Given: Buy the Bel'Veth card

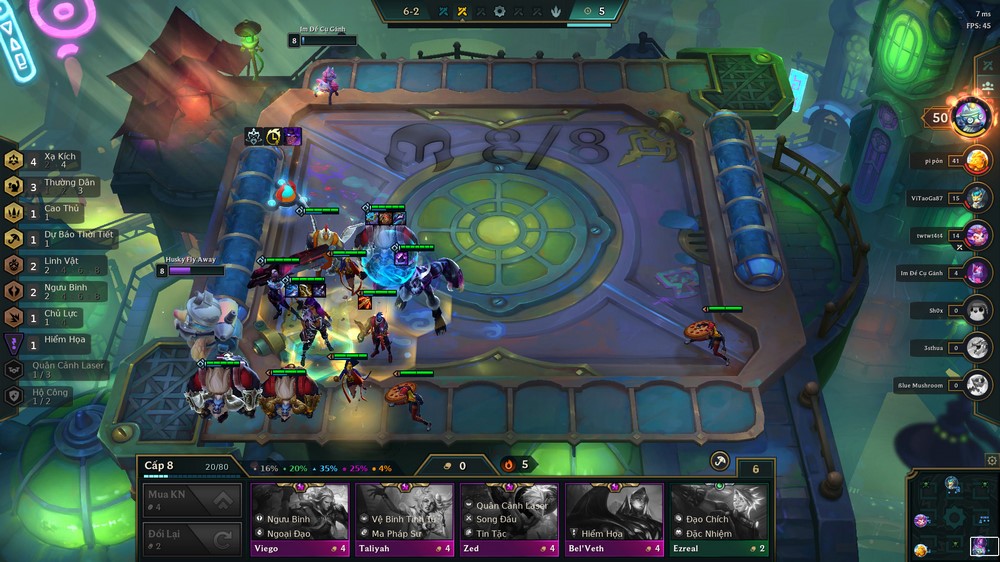Looking at the screenshot, I should click(x=614, y=512).
